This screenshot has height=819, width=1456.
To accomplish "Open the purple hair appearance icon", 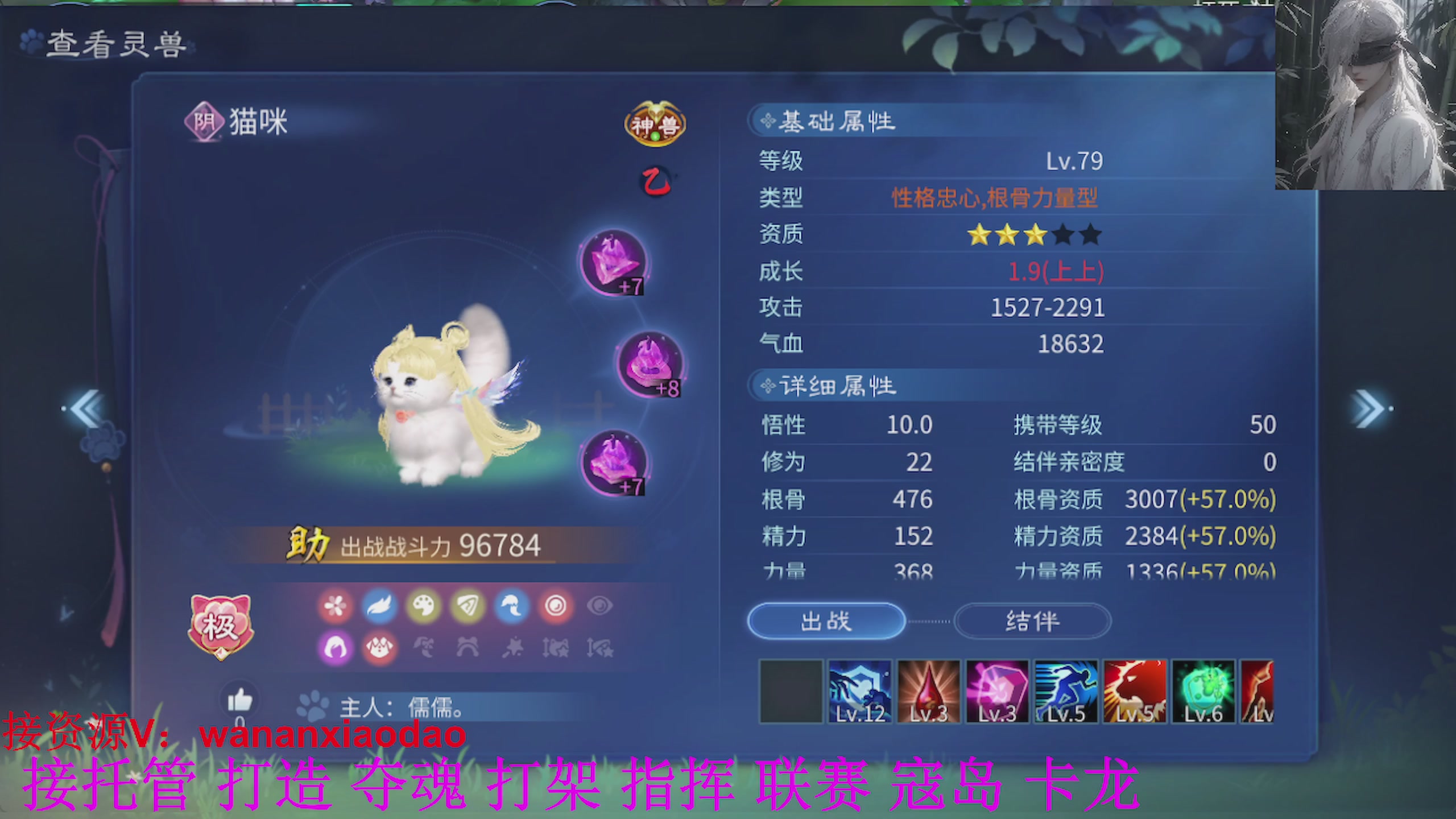I will (x=335, y=648).
